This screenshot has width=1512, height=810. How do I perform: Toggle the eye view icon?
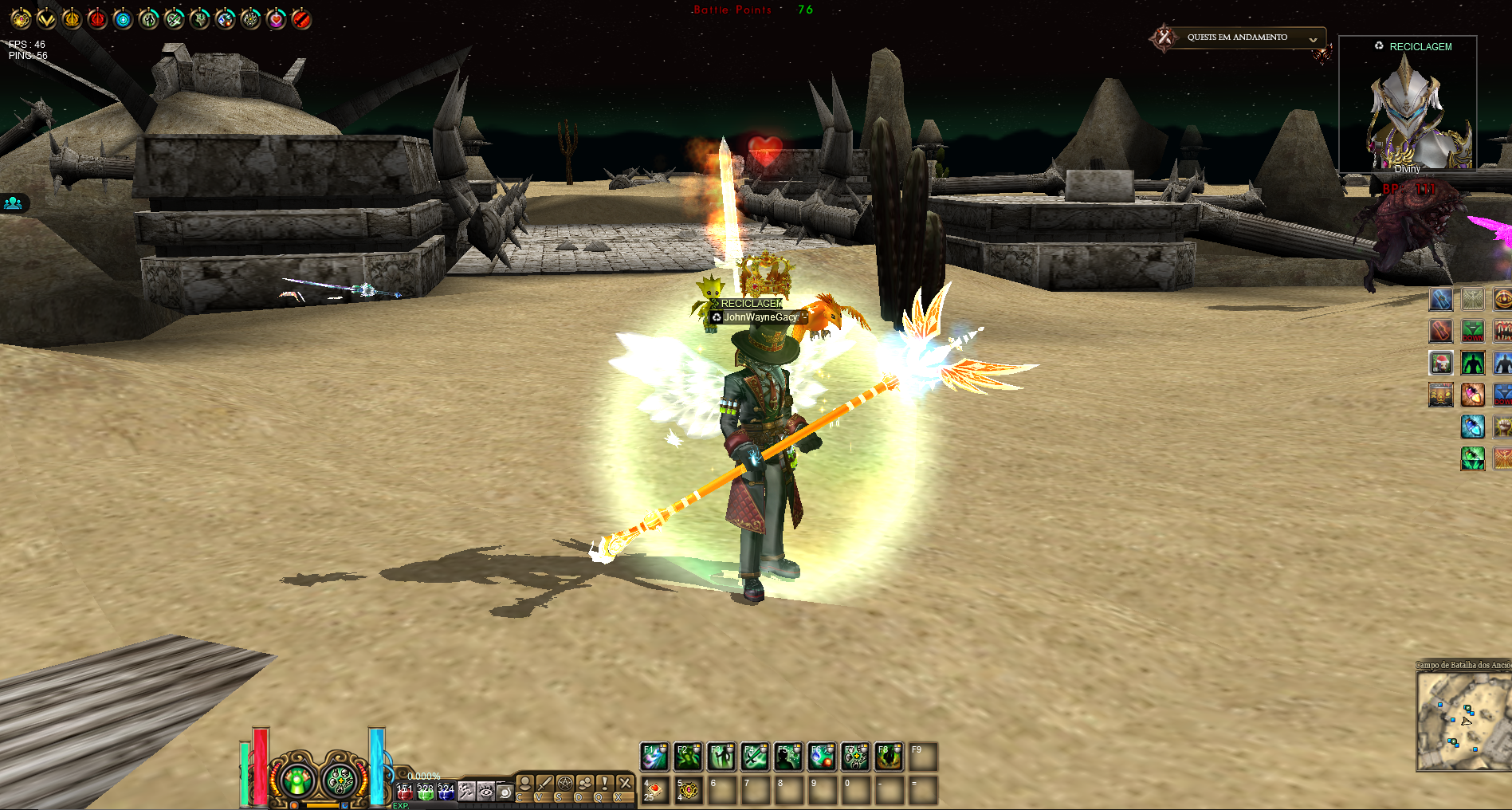click(485, 792)
